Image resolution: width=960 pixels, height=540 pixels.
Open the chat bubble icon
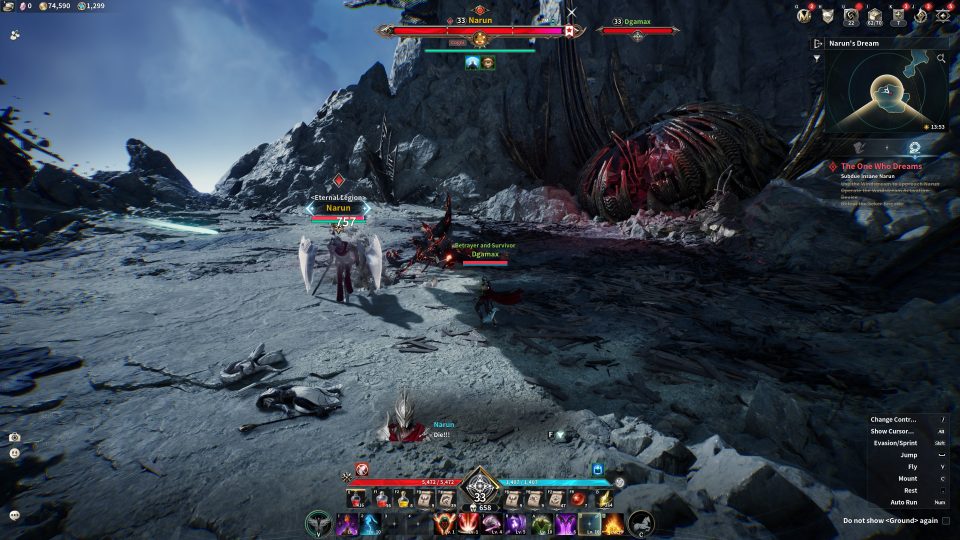pyautogui.click(x=15, y=515)
